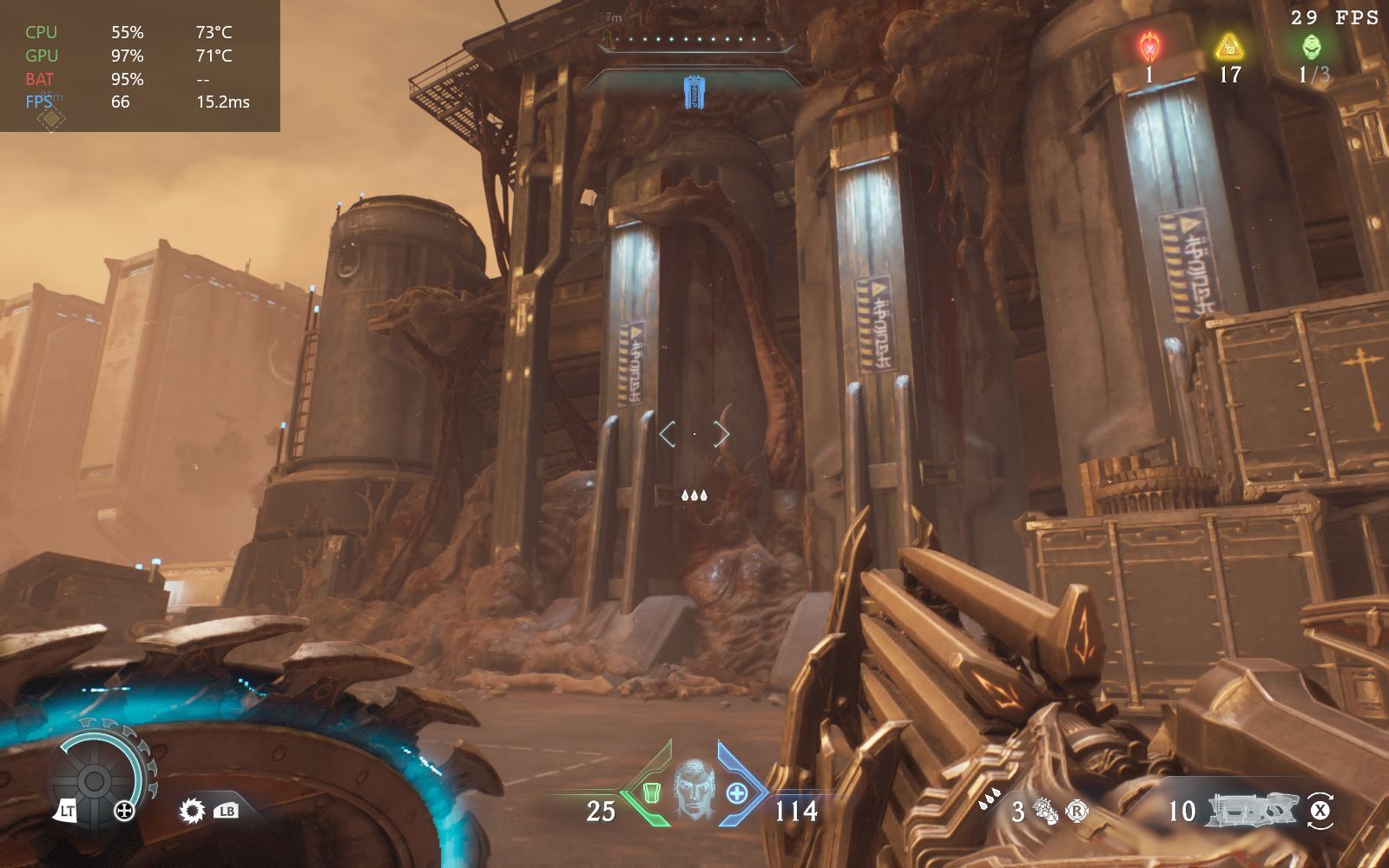
Task: Click the yellow triangular gold icon
Action: [x=1229, y=46]
